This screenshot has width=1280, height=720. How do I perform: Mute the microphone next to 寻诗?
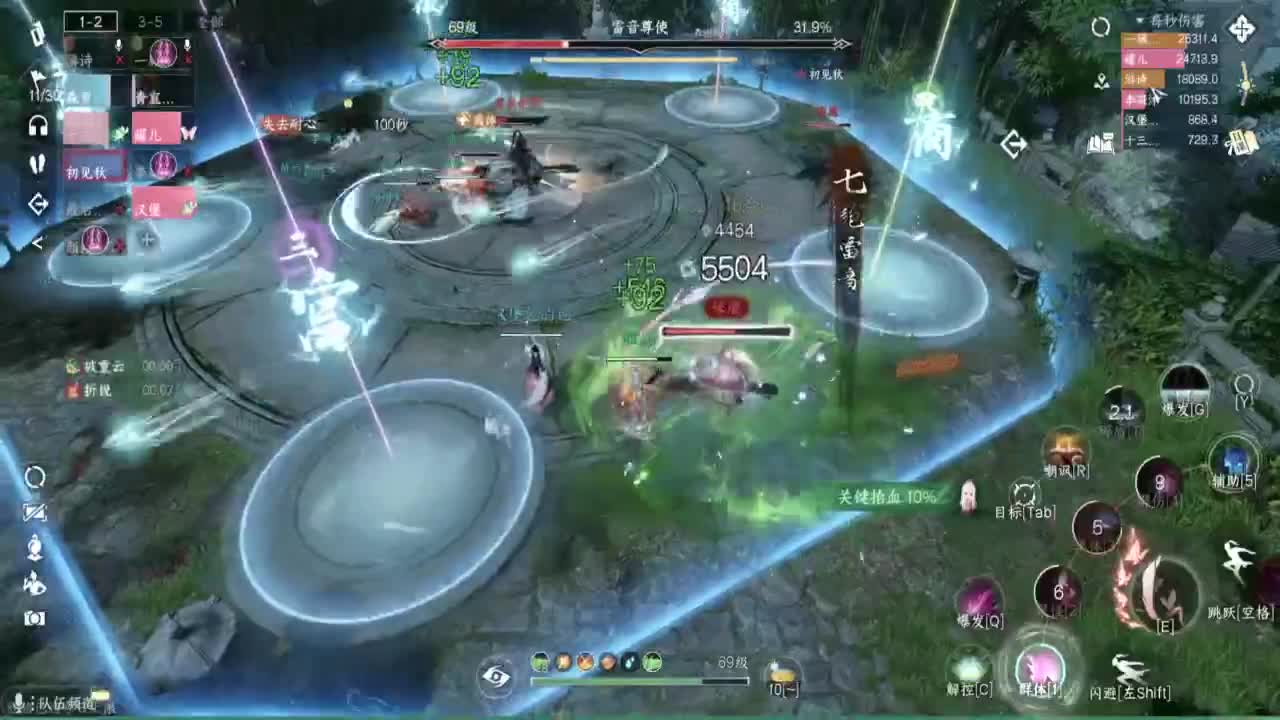118,46
